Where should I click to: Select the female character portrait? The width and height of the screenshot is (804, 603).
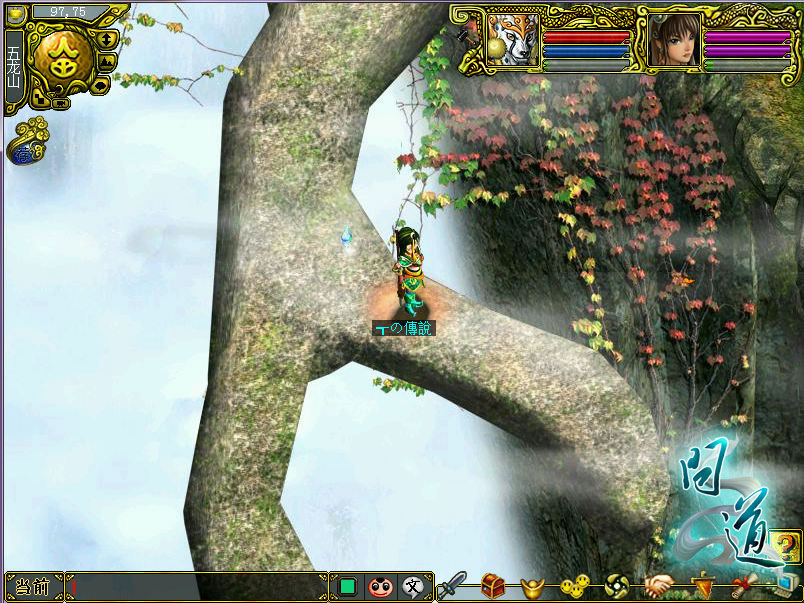click(x=672, y=40)
